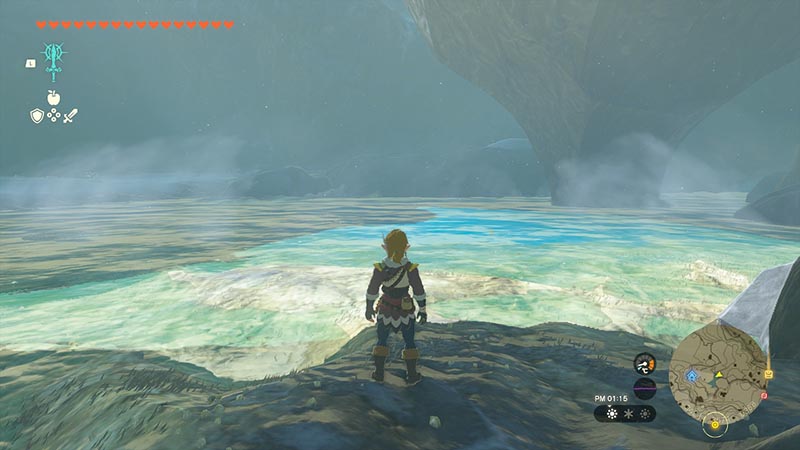Screen dimensions: 800x450
Task: Click the yellow circled quest marker below minimap
Action: (x=713, y=424)
